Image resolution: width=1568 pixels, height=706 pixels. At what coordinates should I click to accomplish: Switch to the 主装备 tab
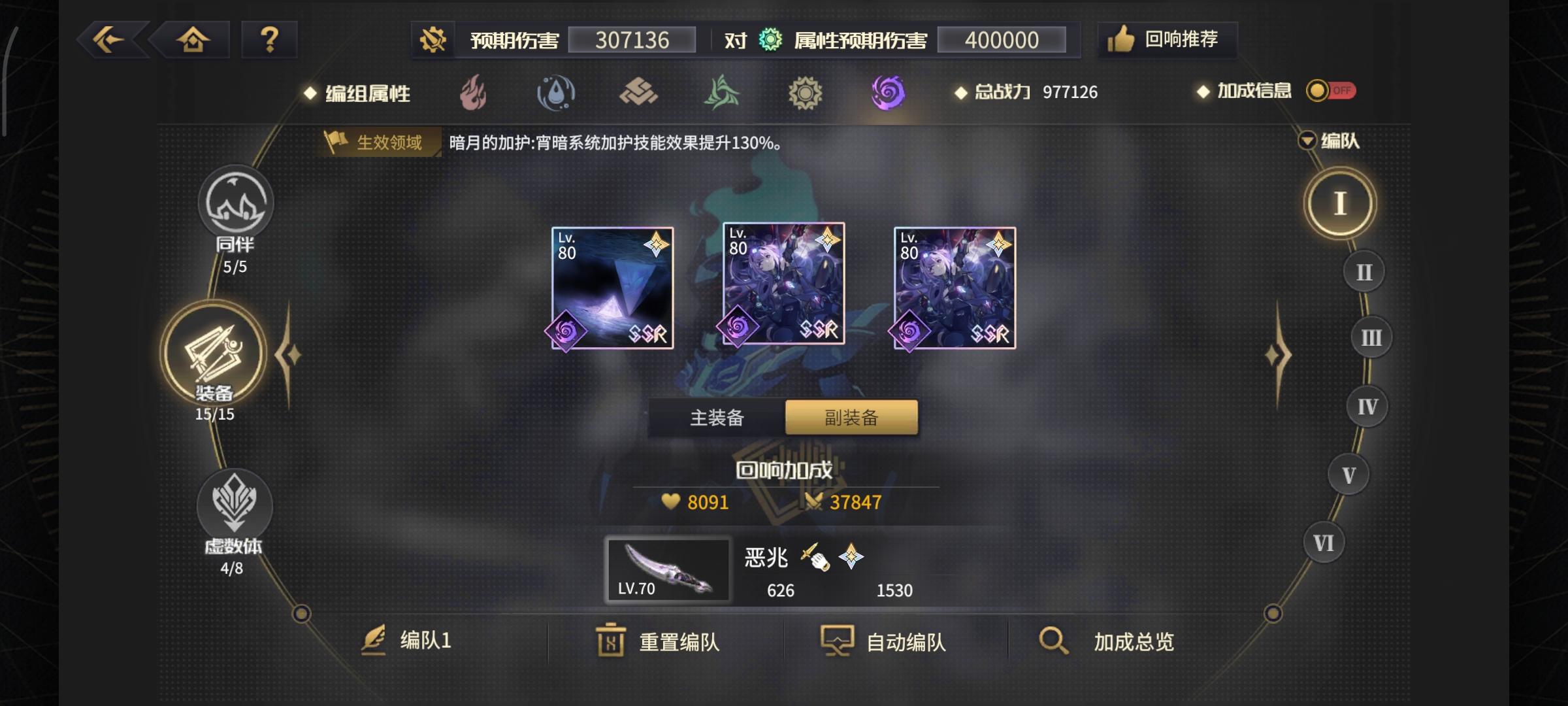click(x=717, y=416)
